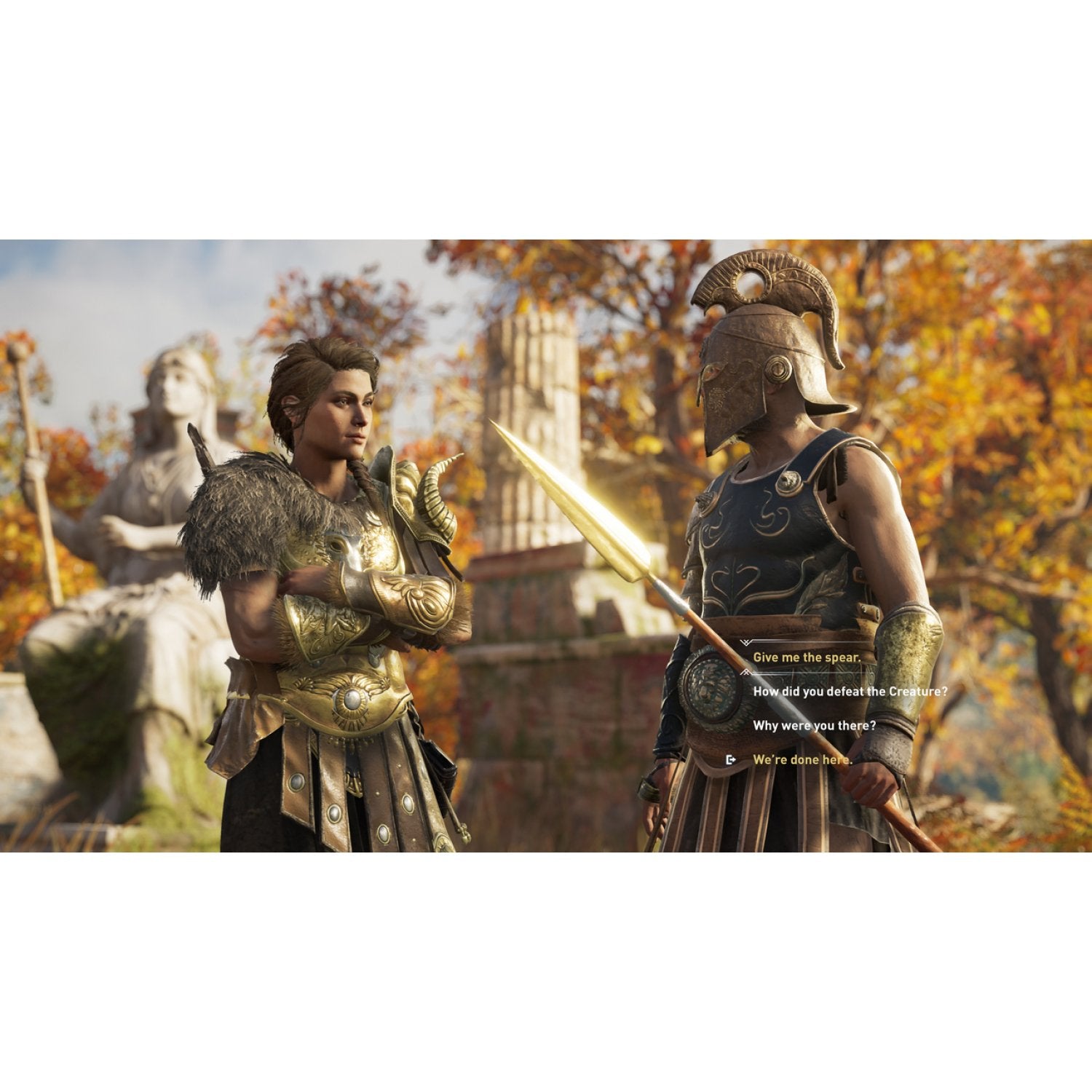Click the glyph icon above the Creature question
This screenshot has width=1092, height=1092.
point(745,673)
